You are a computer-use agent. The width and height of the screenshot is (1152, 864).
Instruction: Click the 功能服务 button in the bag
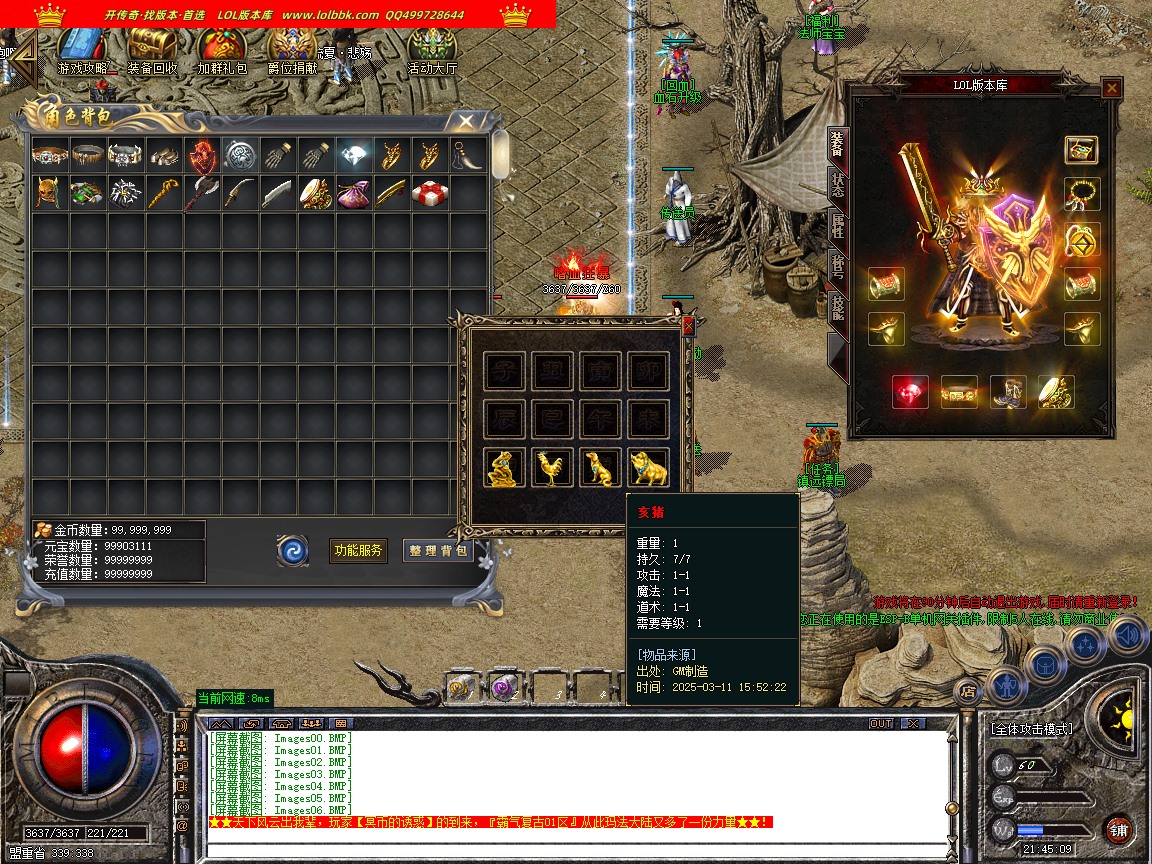pyautogui.click(x=358, y=550)
